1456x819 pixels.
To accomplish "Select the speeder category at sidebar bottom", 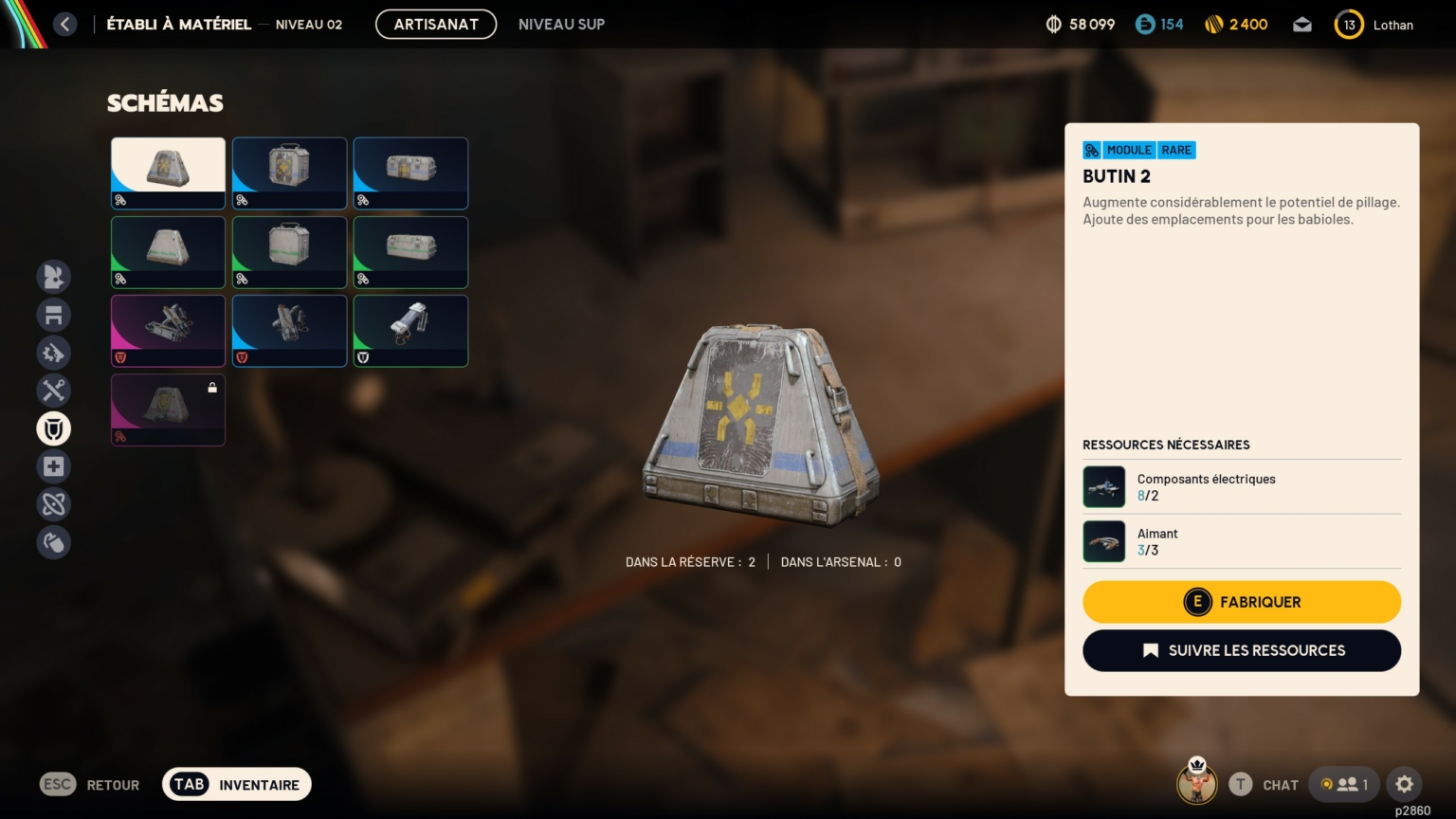I will tap(54, 542).
